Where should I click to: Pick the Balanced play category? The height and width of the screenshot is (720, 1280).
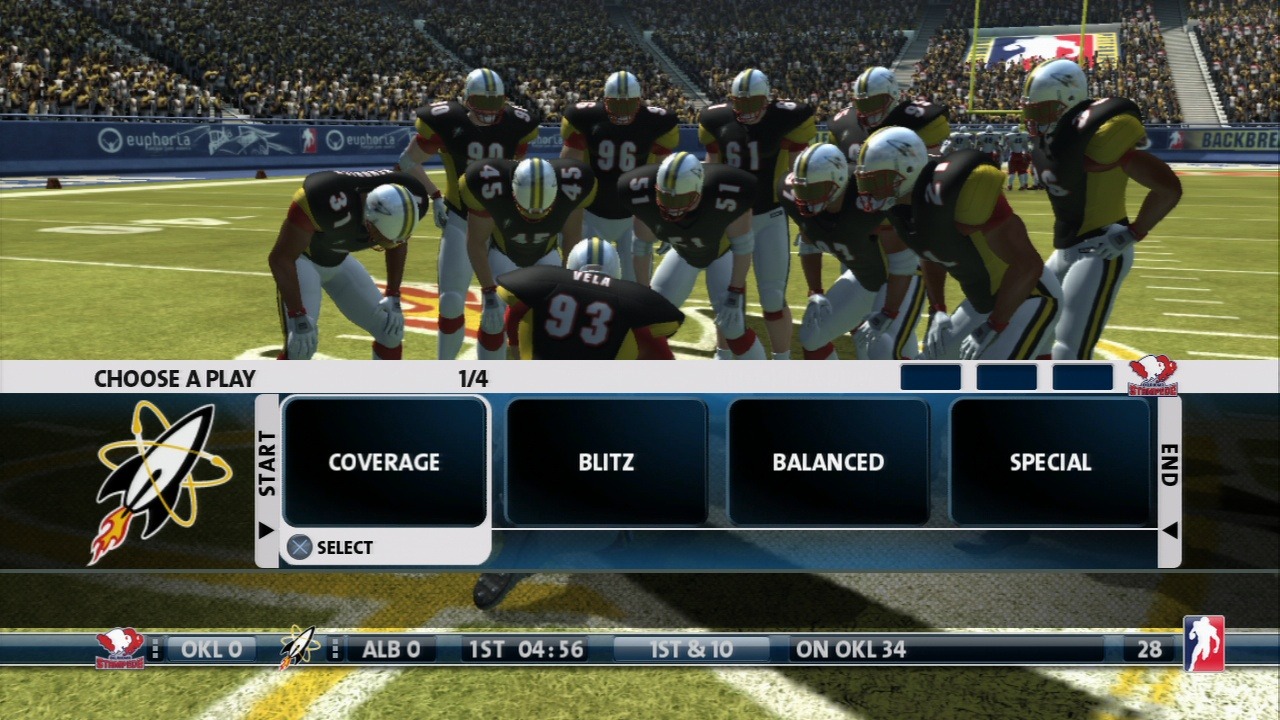click(828, 462)
